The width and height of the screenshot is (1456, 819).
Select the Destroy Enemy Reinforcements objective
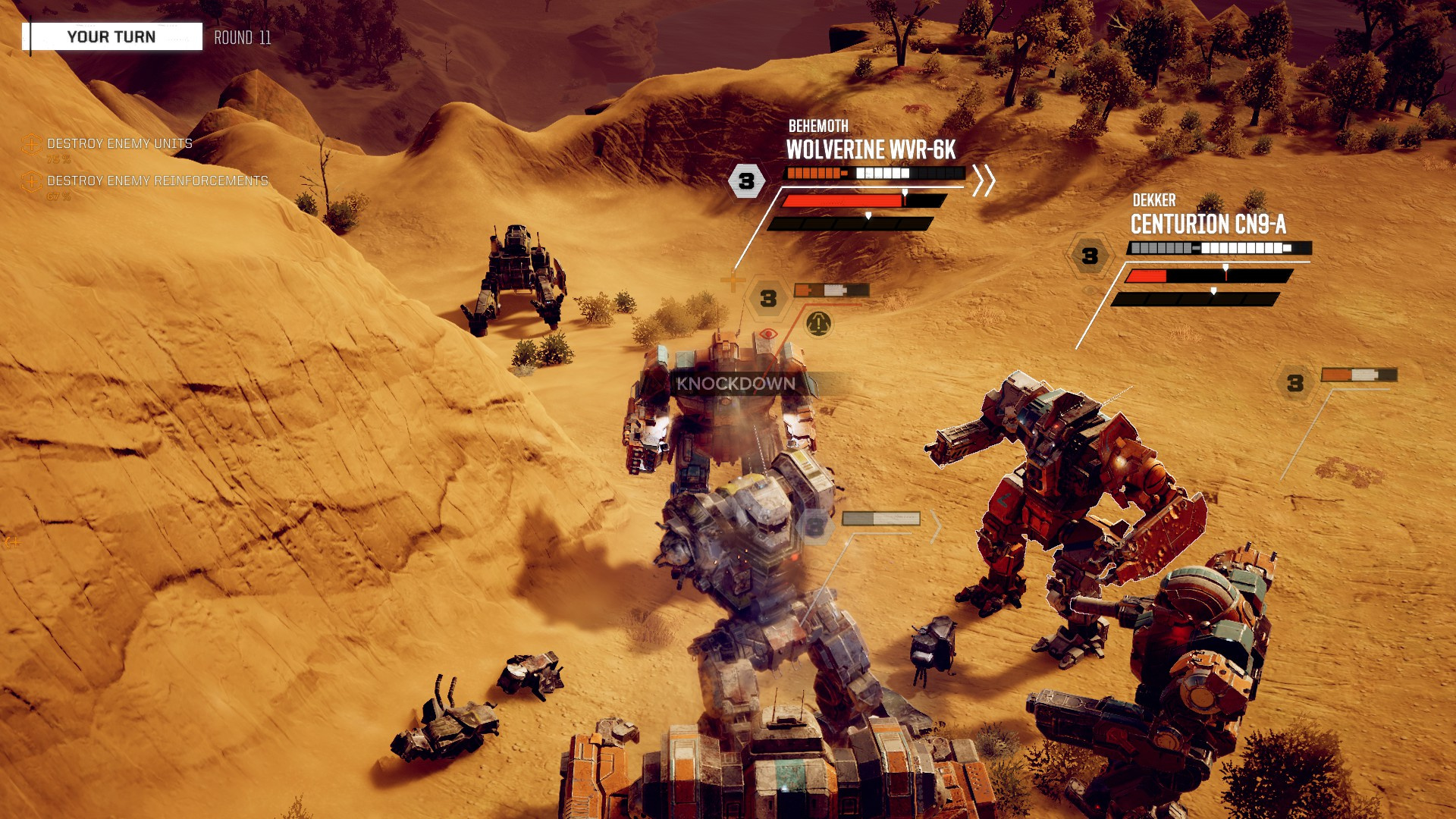pos(157,180)
